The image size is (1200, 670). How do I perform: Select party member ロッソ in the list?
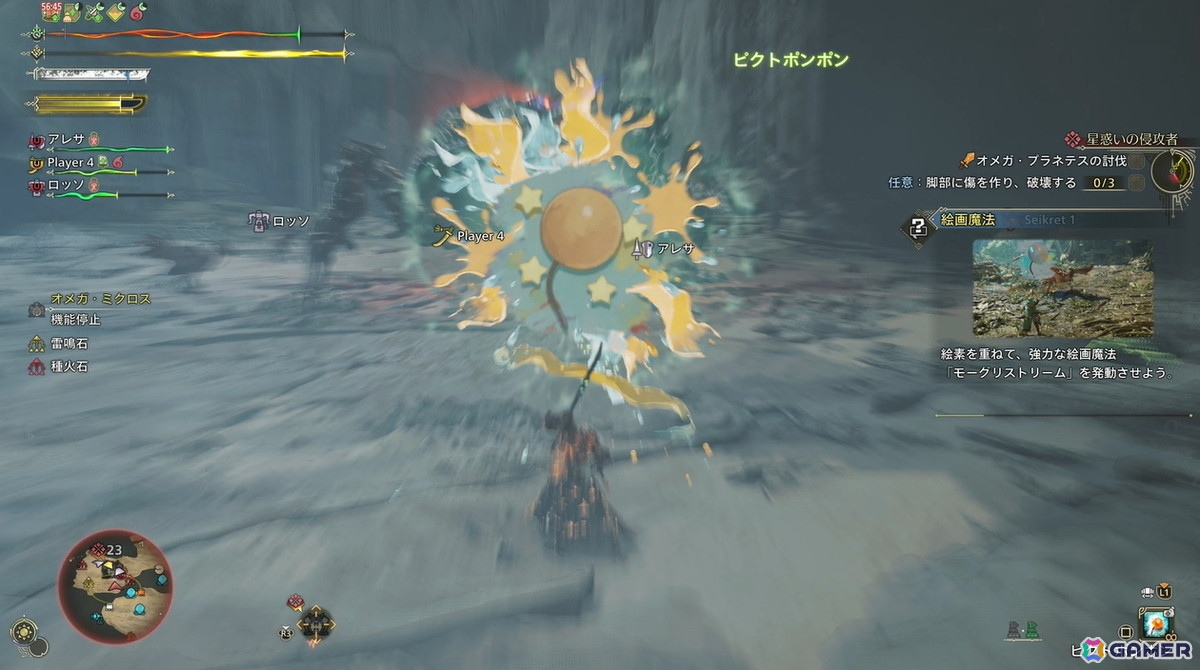tap(66, 184)
